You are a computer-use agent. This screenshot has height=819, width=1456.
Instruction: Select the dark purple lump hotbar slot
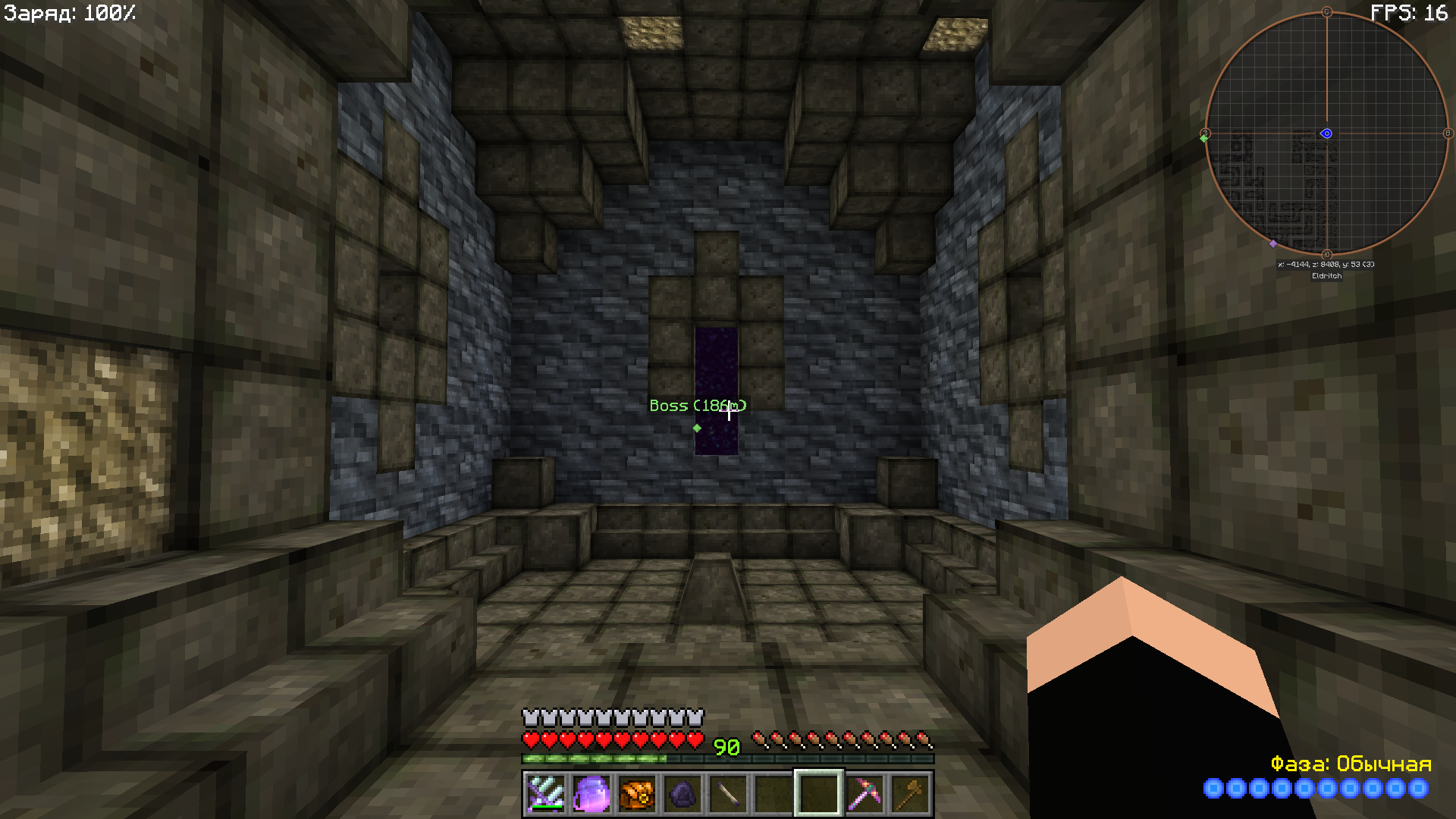[x=682, y=794]
